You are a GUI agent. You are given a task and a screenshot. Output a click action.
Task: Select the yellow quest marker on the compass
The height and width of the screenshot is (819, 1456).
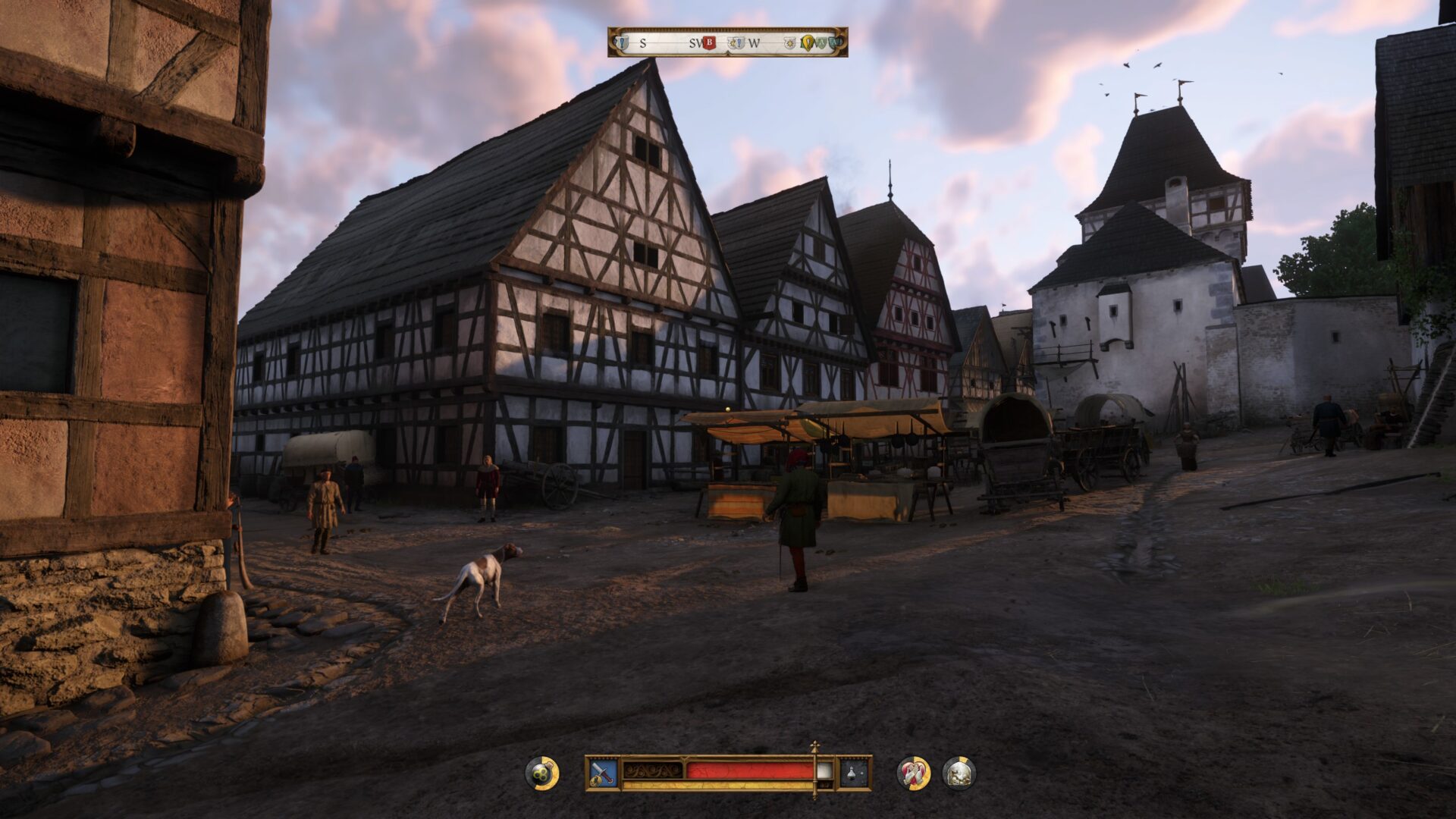point(807,43)
